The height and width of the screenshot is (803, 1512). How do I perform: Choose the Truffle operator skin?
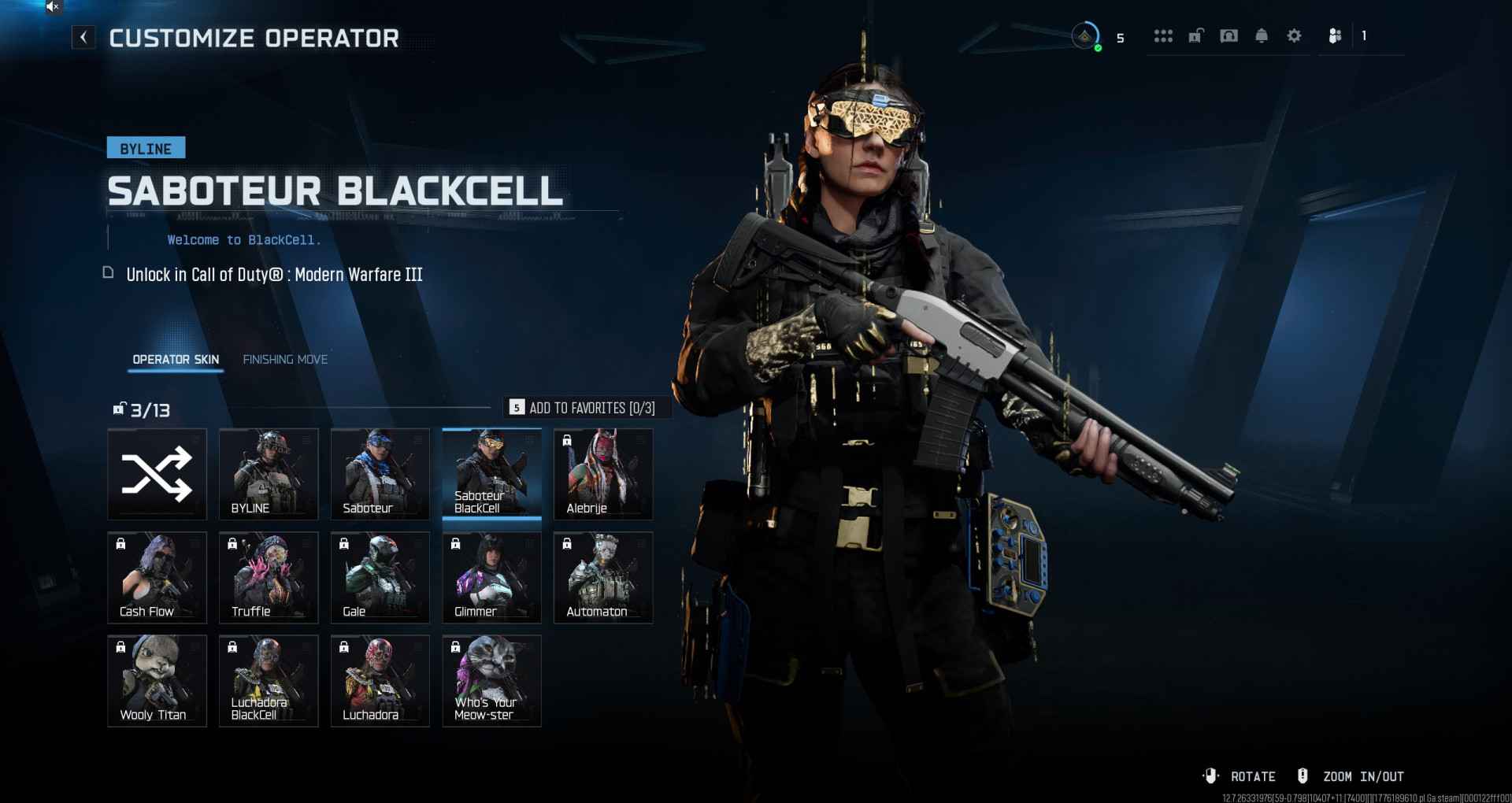click(x=269, y=578)
